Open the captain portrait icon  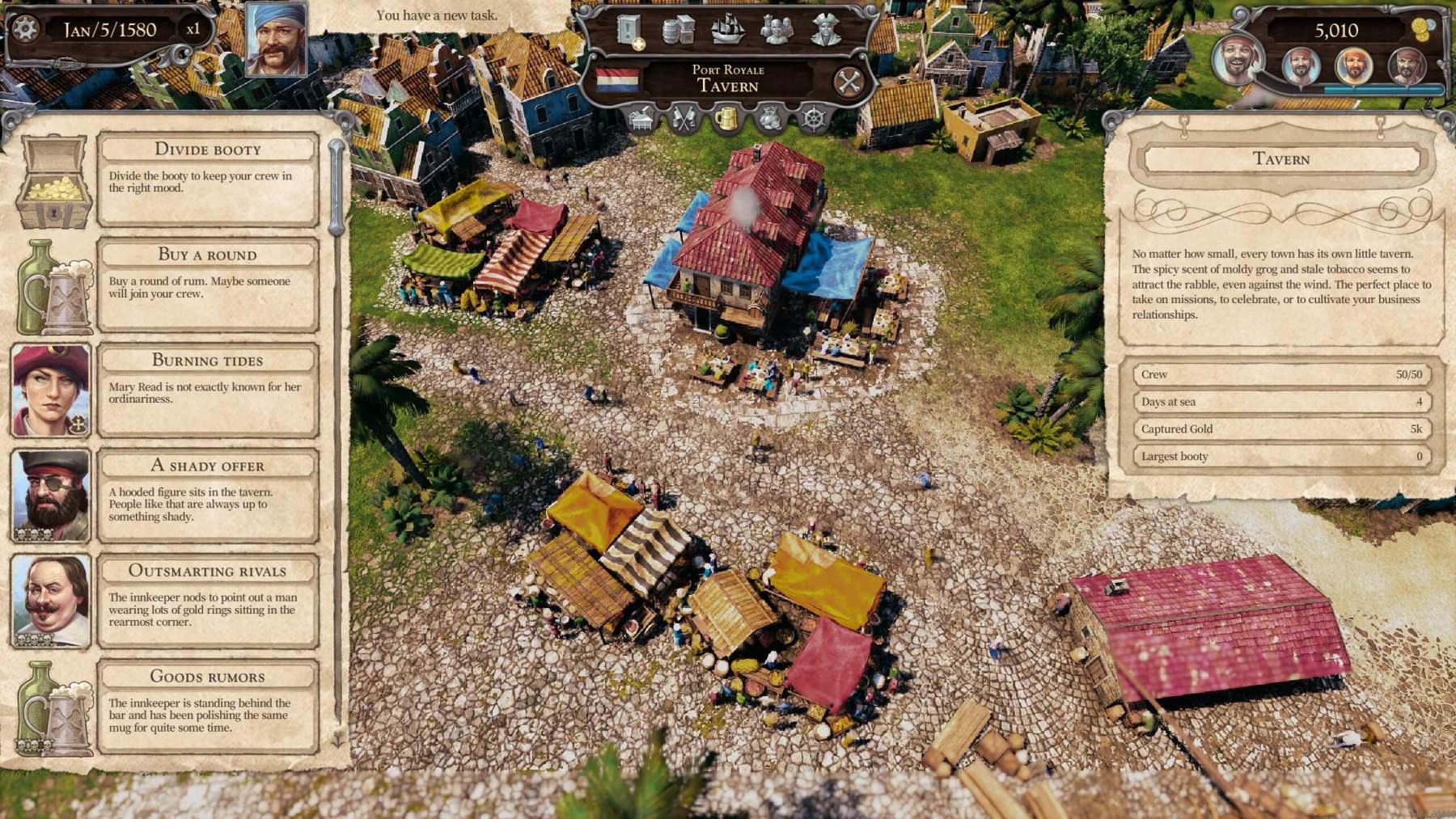pyautogui.click(x=825, y=29)
